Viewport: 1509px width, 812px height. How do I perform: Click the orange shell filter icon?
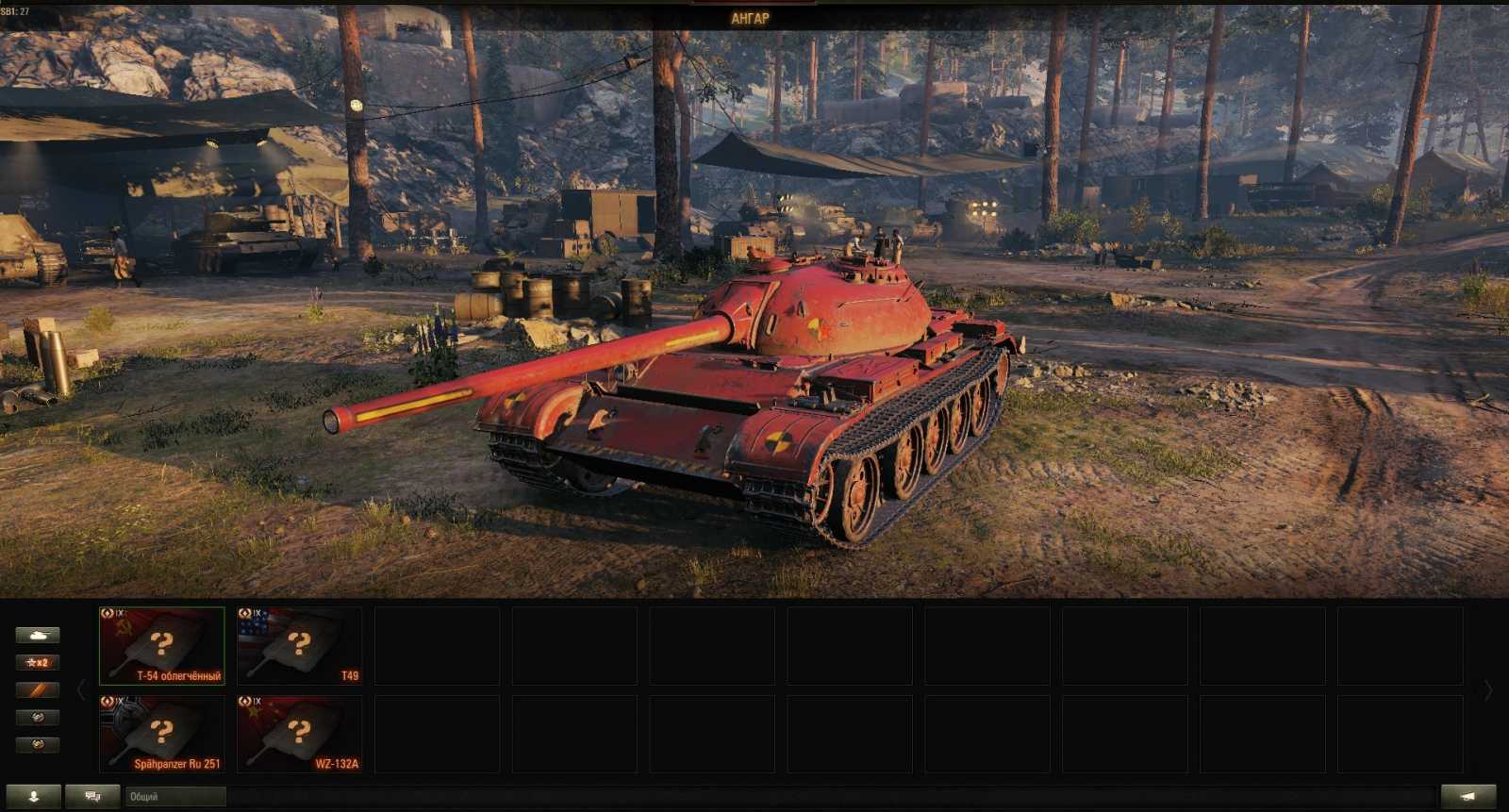click(38, 688)
